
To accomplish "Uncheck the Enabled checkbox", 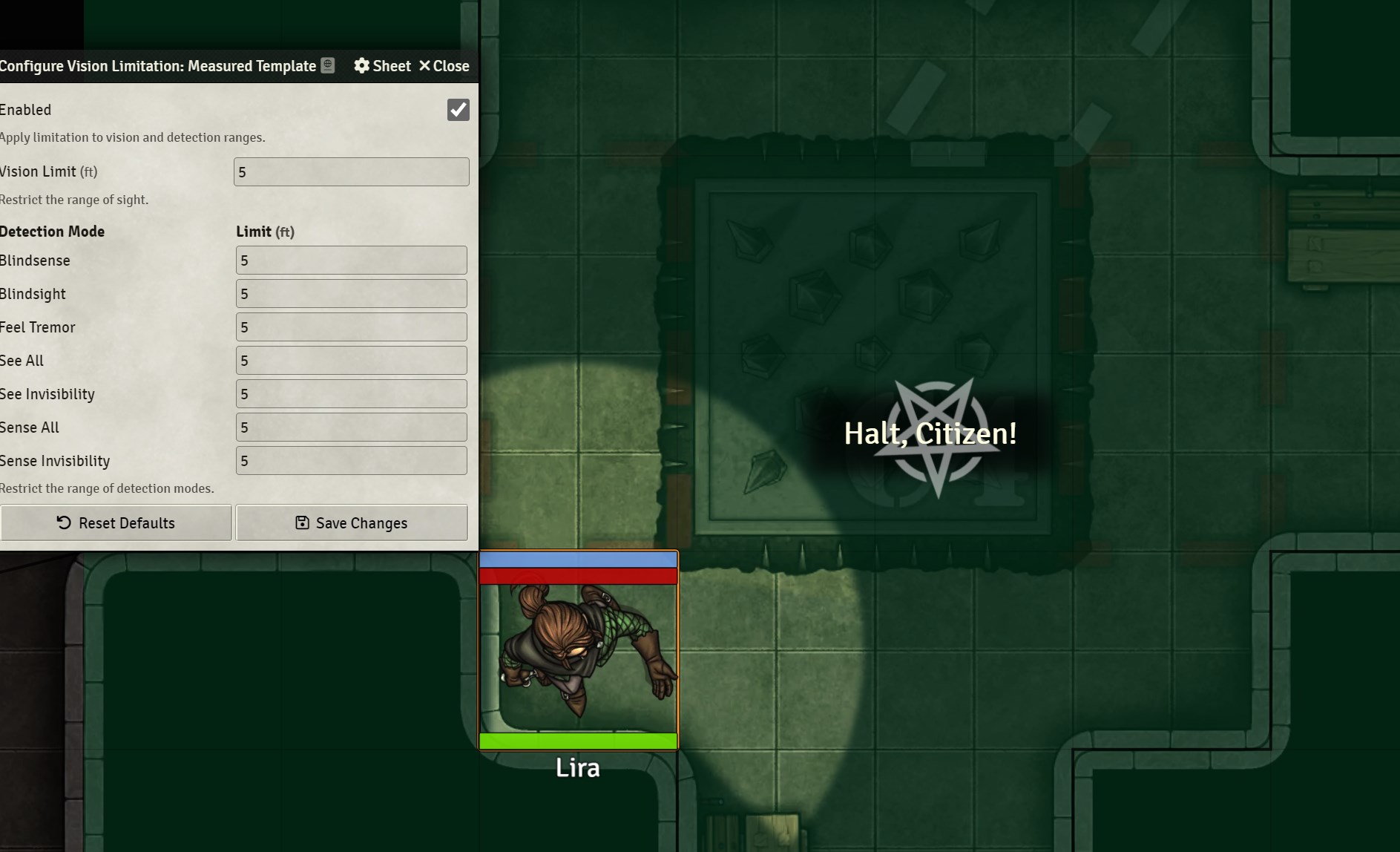I will pos(458,110).
